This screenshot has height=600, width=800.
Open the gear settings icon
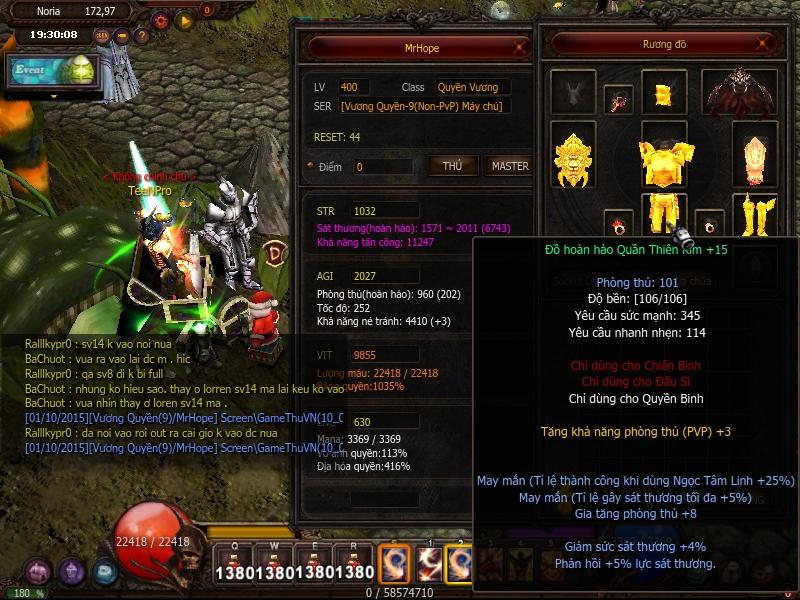[x=160, y=19]
